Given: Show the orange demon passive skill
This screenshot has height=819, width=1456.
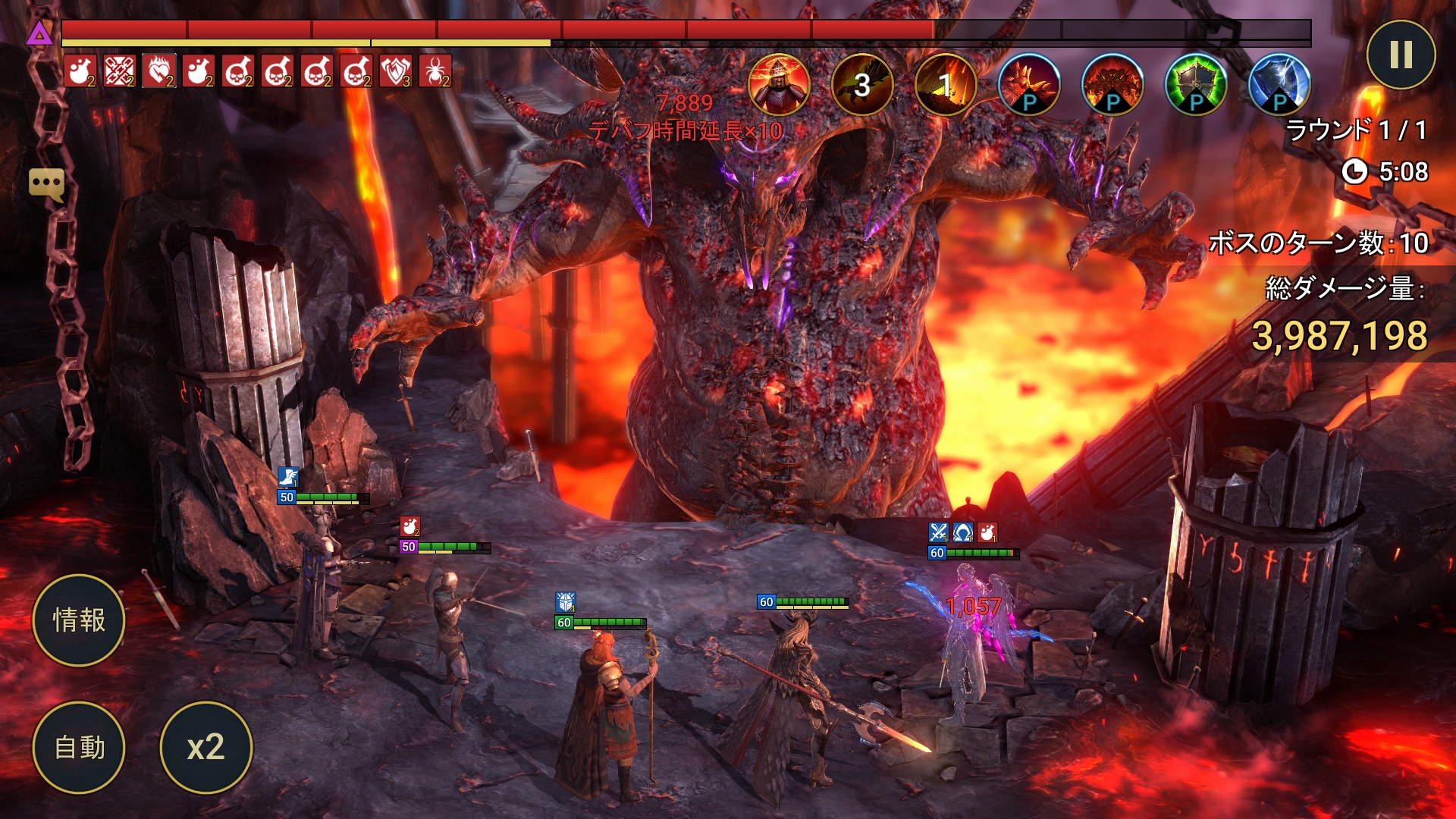Looking at the screenshot, I should [x=1112, y=84].
